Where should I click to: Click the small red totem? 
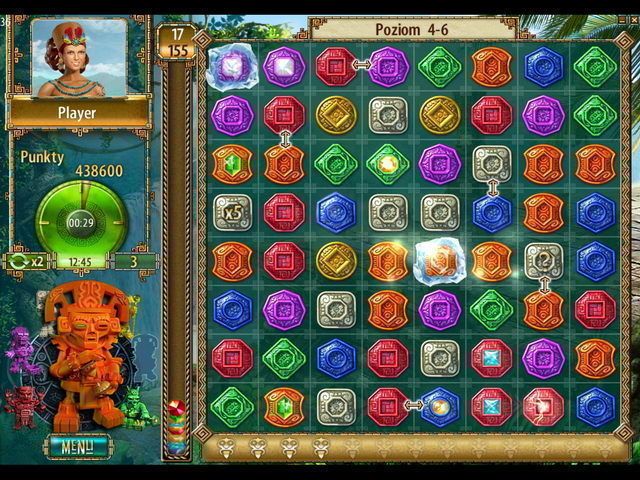(22, 405)
